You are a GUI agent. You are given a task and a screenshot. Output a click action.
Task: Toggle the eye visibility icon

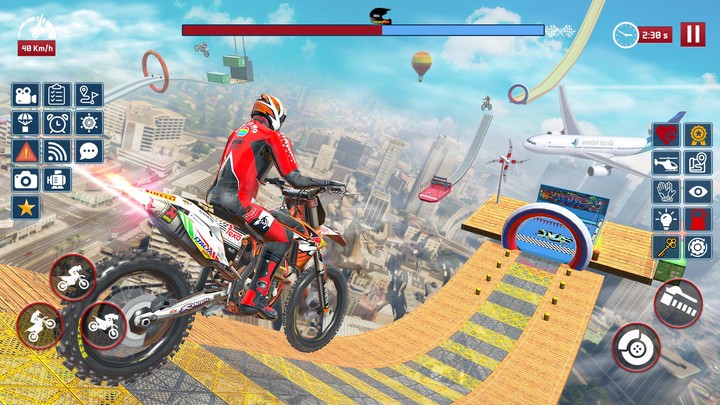click(x=697, y=191)
